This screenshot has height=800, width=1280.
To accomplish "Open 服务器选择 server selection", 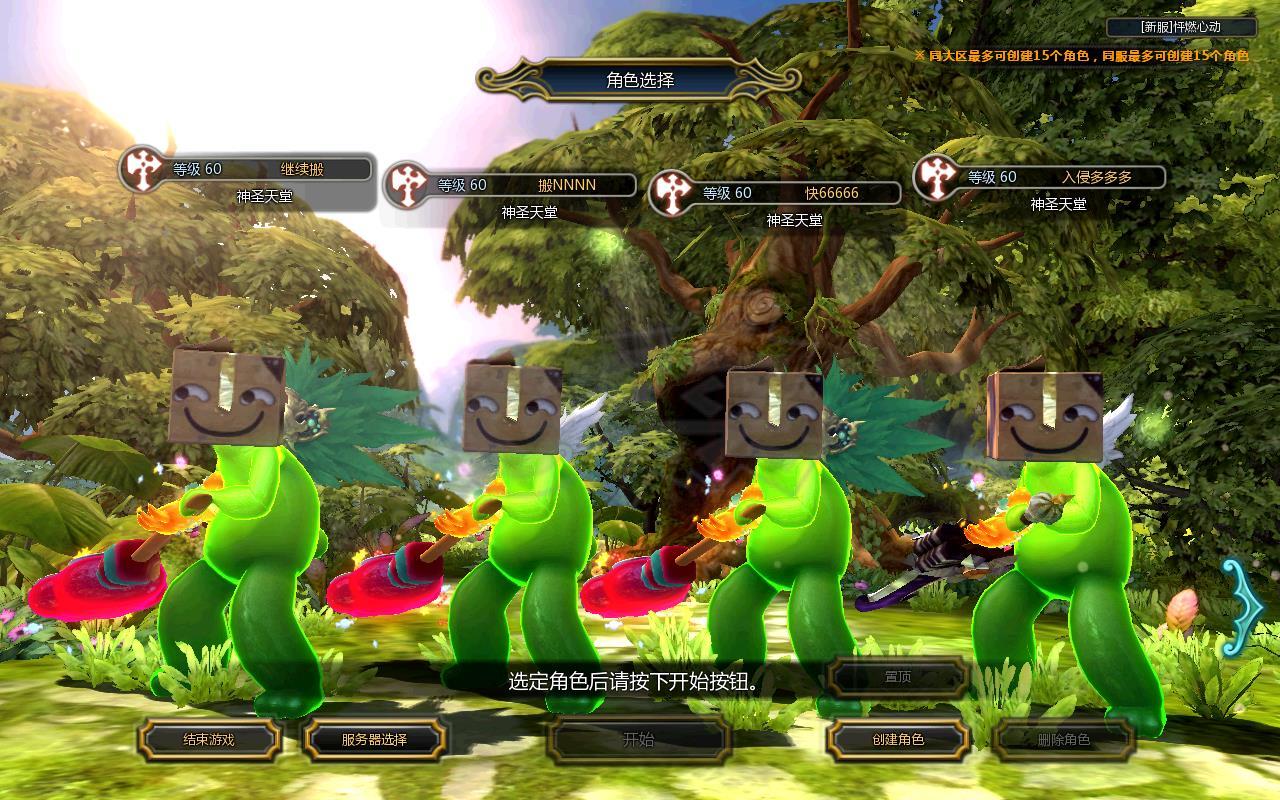I will point(374,740).
